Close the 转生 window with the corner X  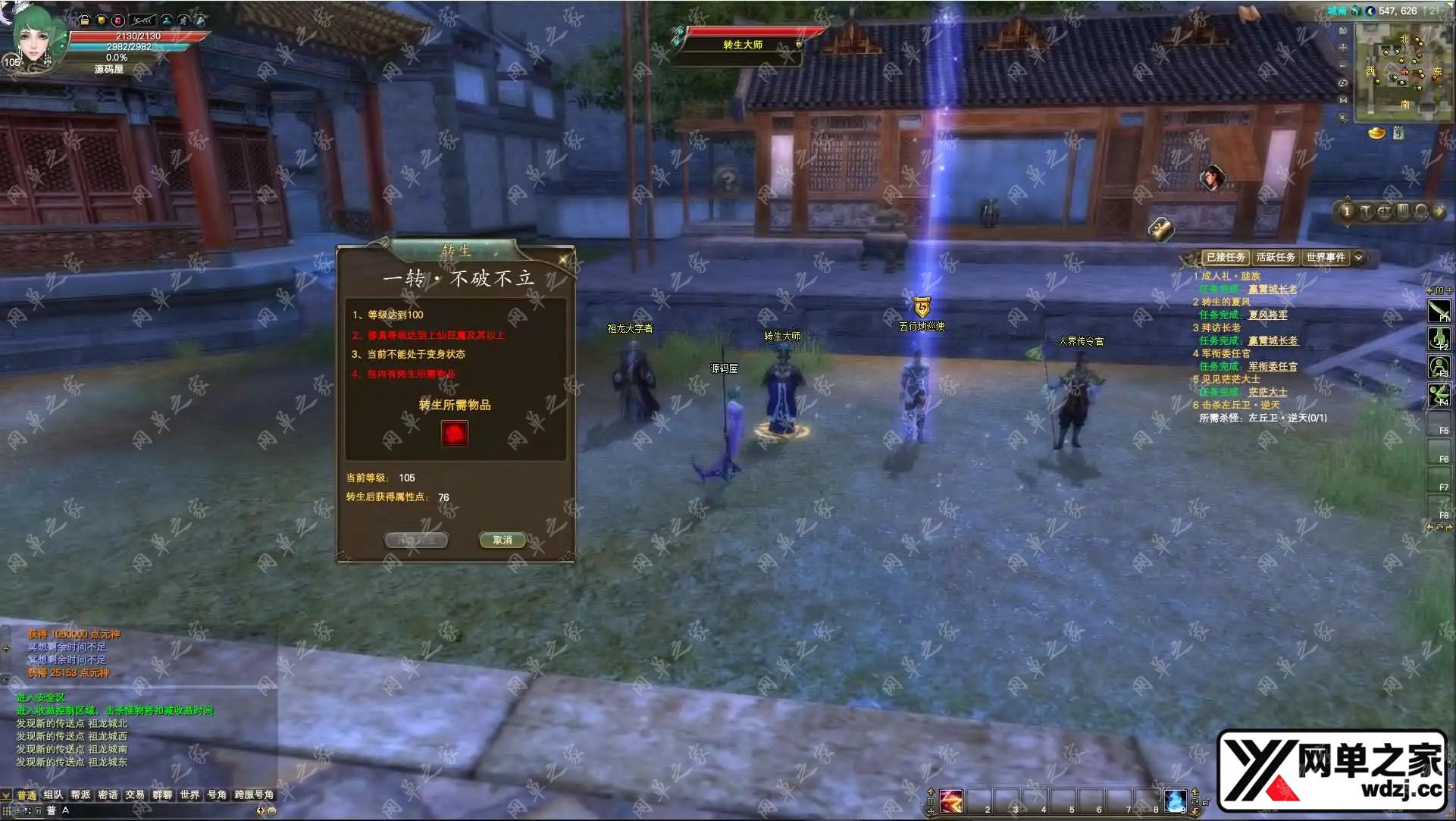pos(564,260)
